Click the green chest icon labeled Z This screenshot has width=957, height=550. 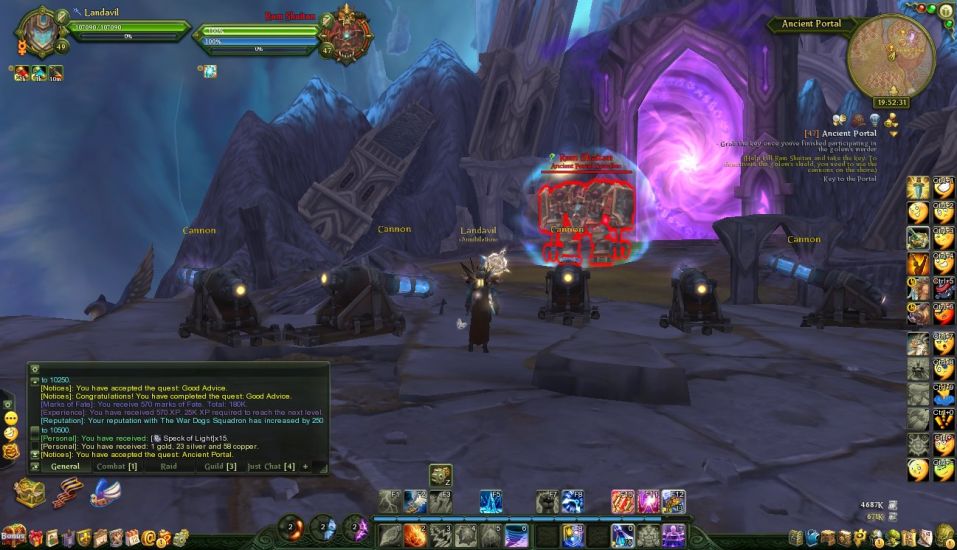tap(440, 476)
